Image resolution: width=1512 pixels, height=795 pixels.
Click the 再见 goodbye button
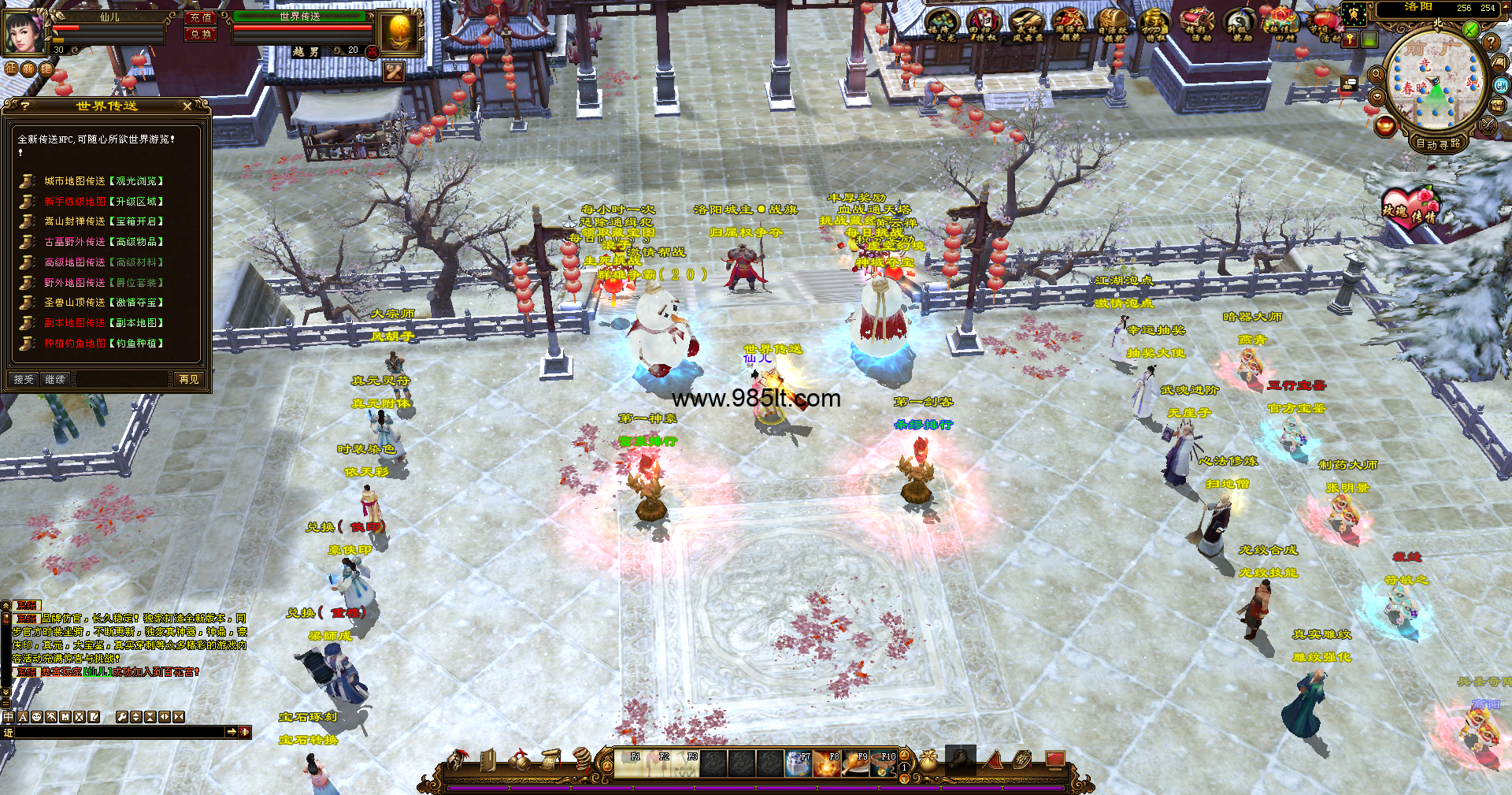[x=189, y=380]
